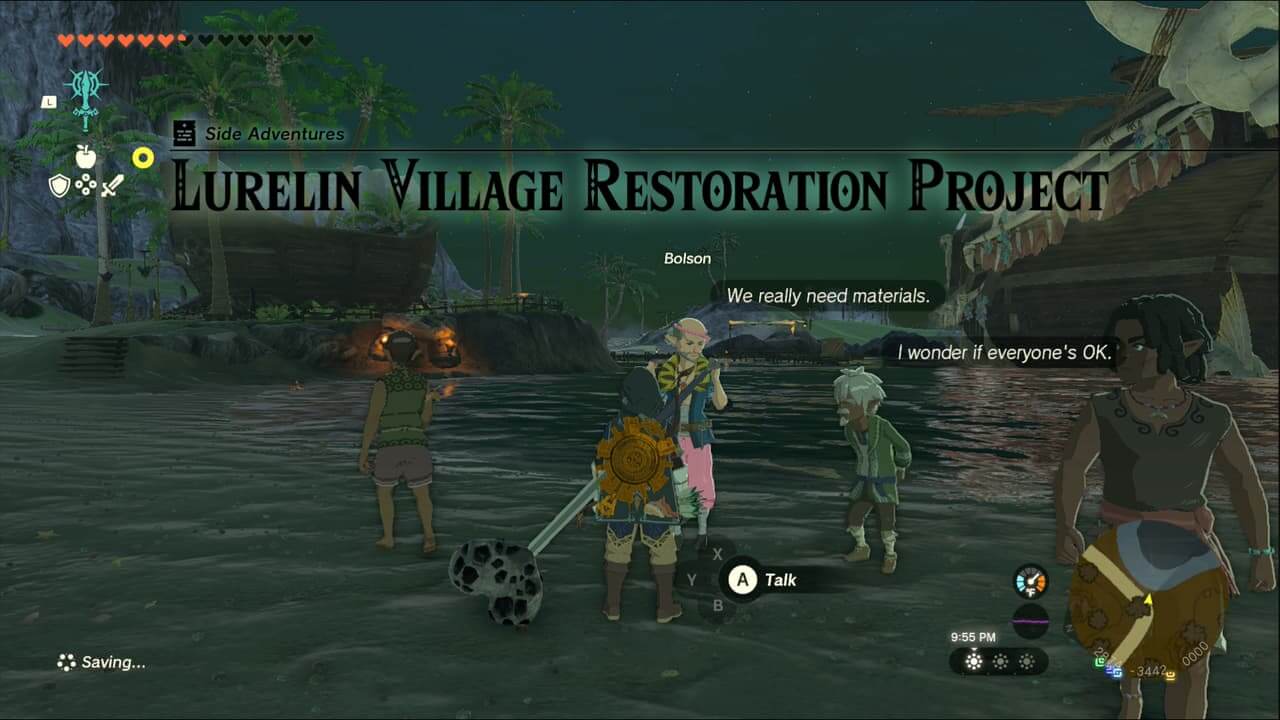Select the shield icon below the apple

tap(60, 185)
